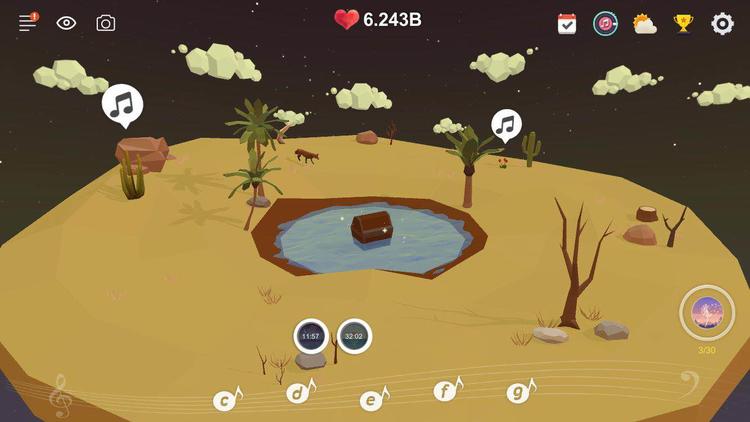Tap the music note bubble over the rock
This screenshot has height=422, width=750.
pos(122,104)
